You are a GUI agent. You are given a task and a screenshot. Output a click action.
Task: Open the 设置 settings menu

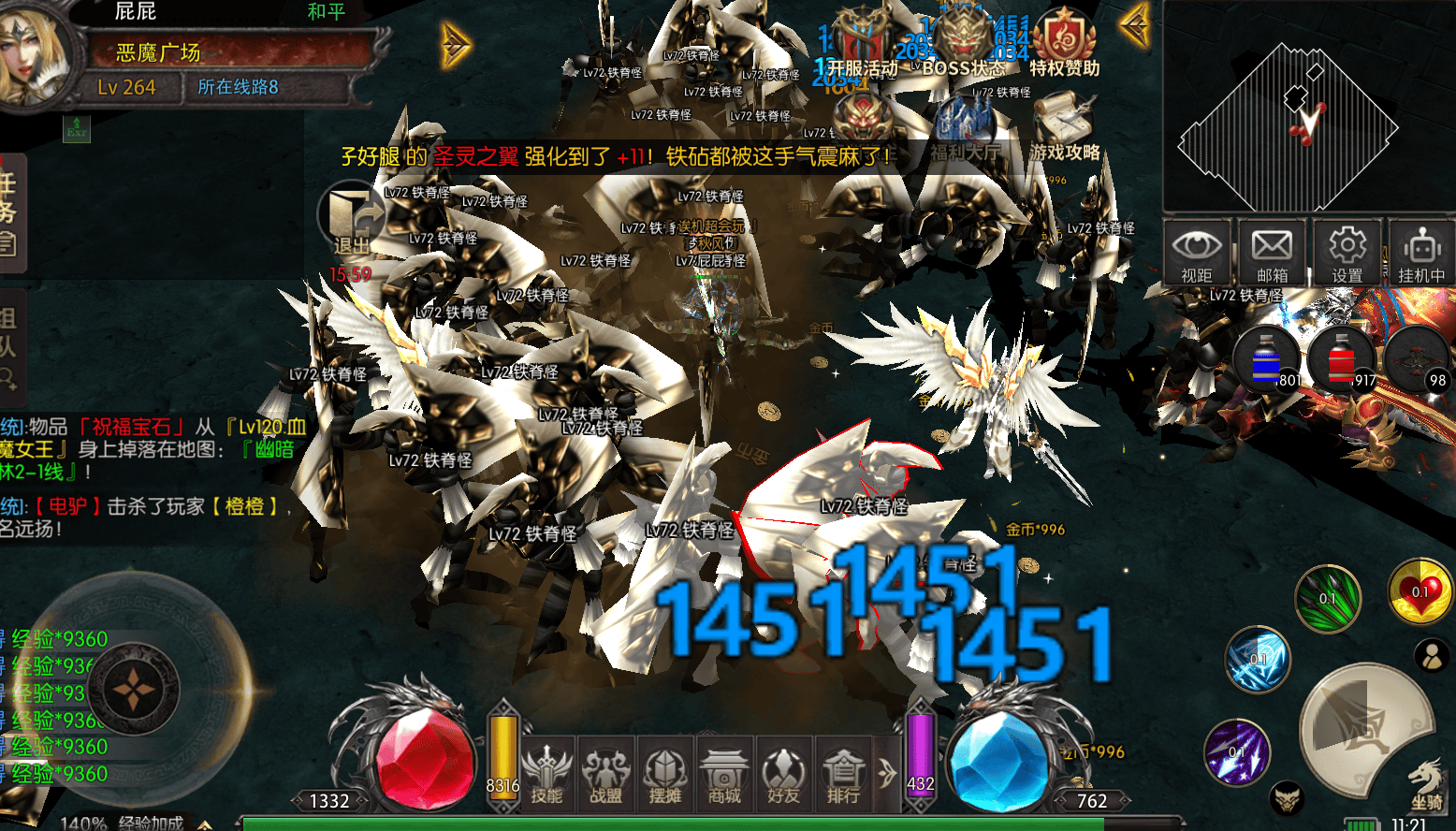(1347, 253)
